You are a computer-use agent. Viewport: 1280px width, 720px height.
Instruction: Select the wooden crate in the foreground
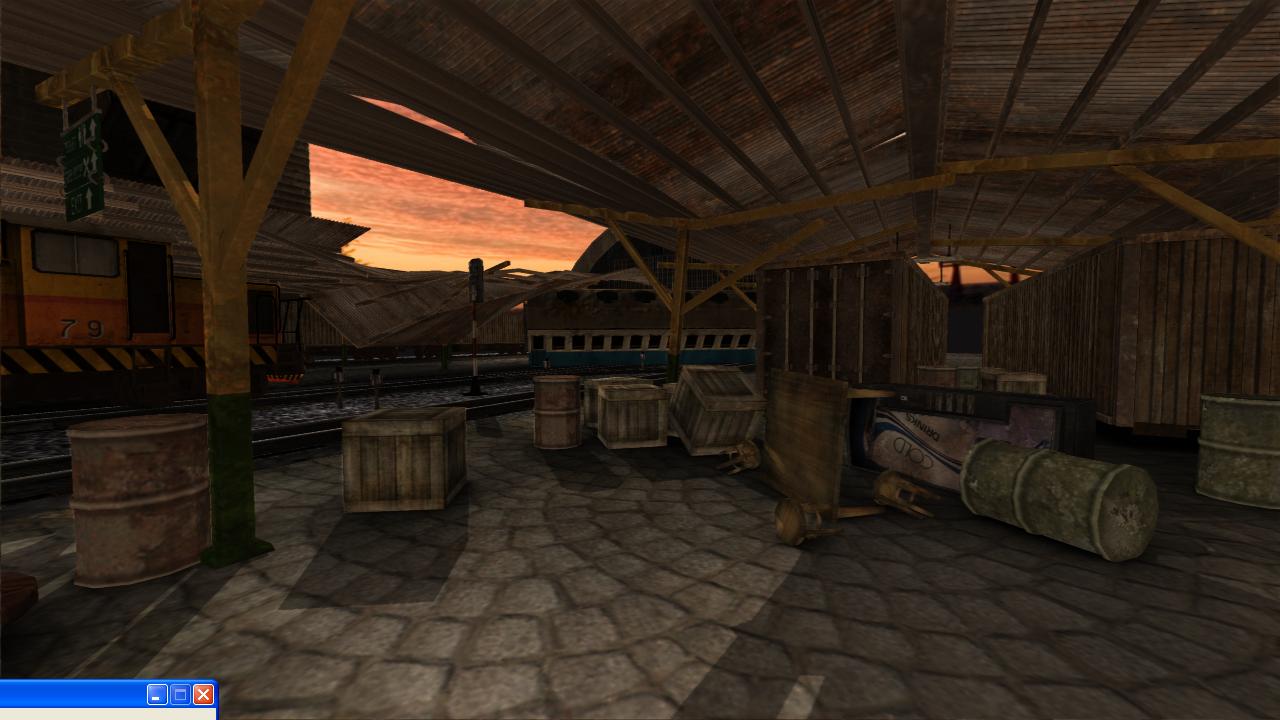point(400,460)
